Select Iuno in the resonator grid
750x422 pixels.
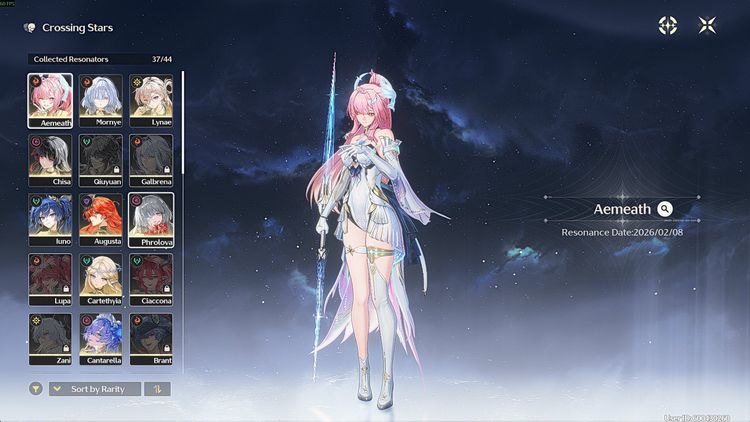[50, 220]
